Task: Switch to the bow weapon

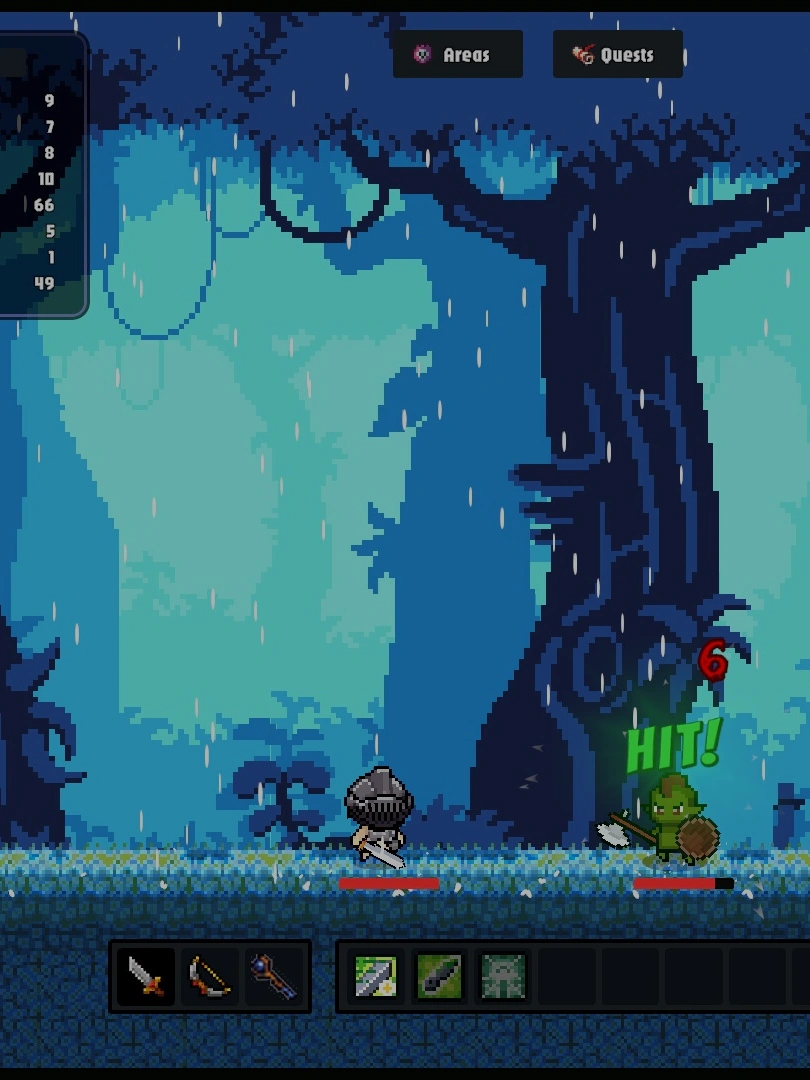Action: [x=210, y=977]
